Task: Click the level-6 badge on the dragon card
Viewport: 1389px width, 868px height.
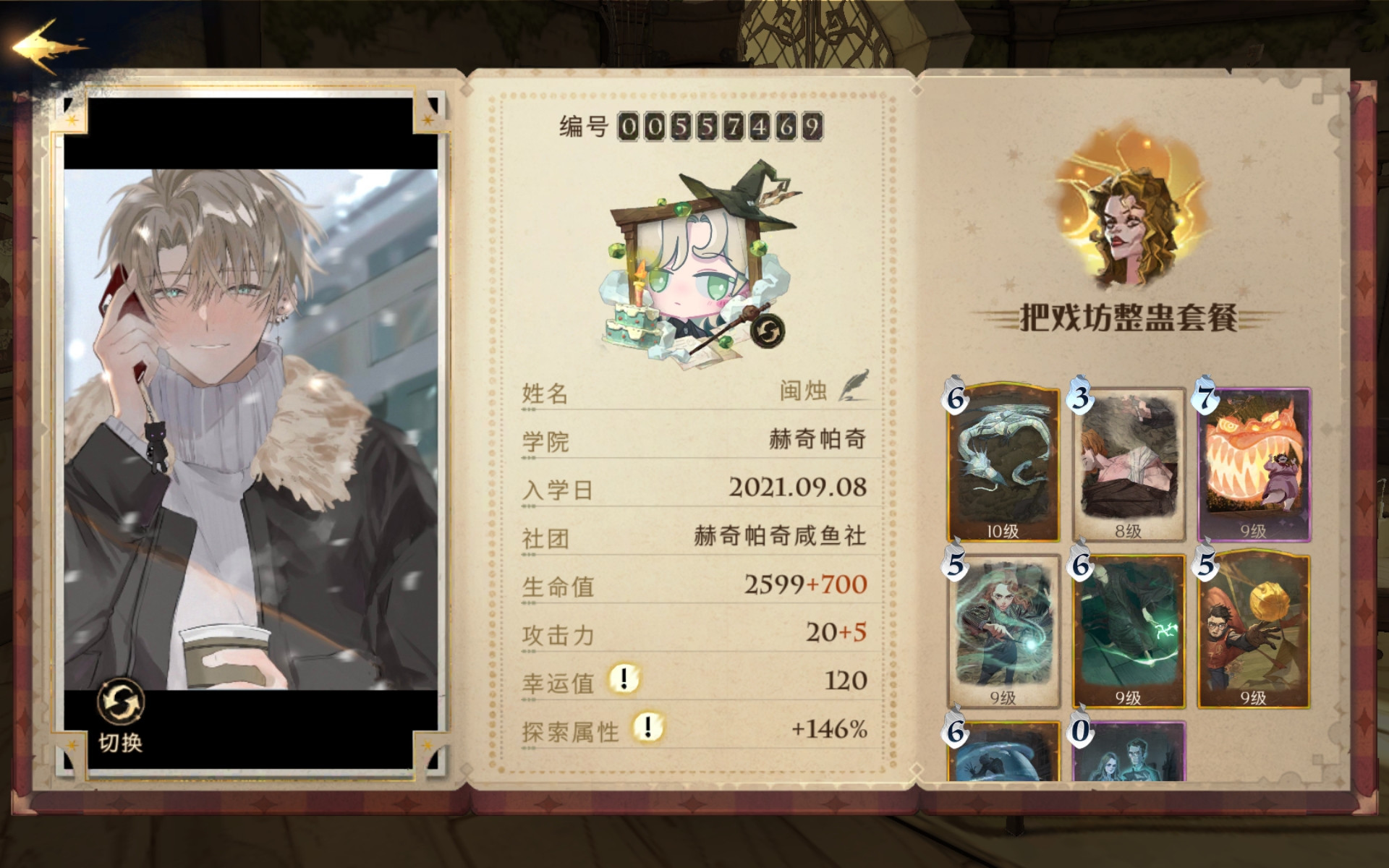Action: pyautogui.click(x=956, y=397)
